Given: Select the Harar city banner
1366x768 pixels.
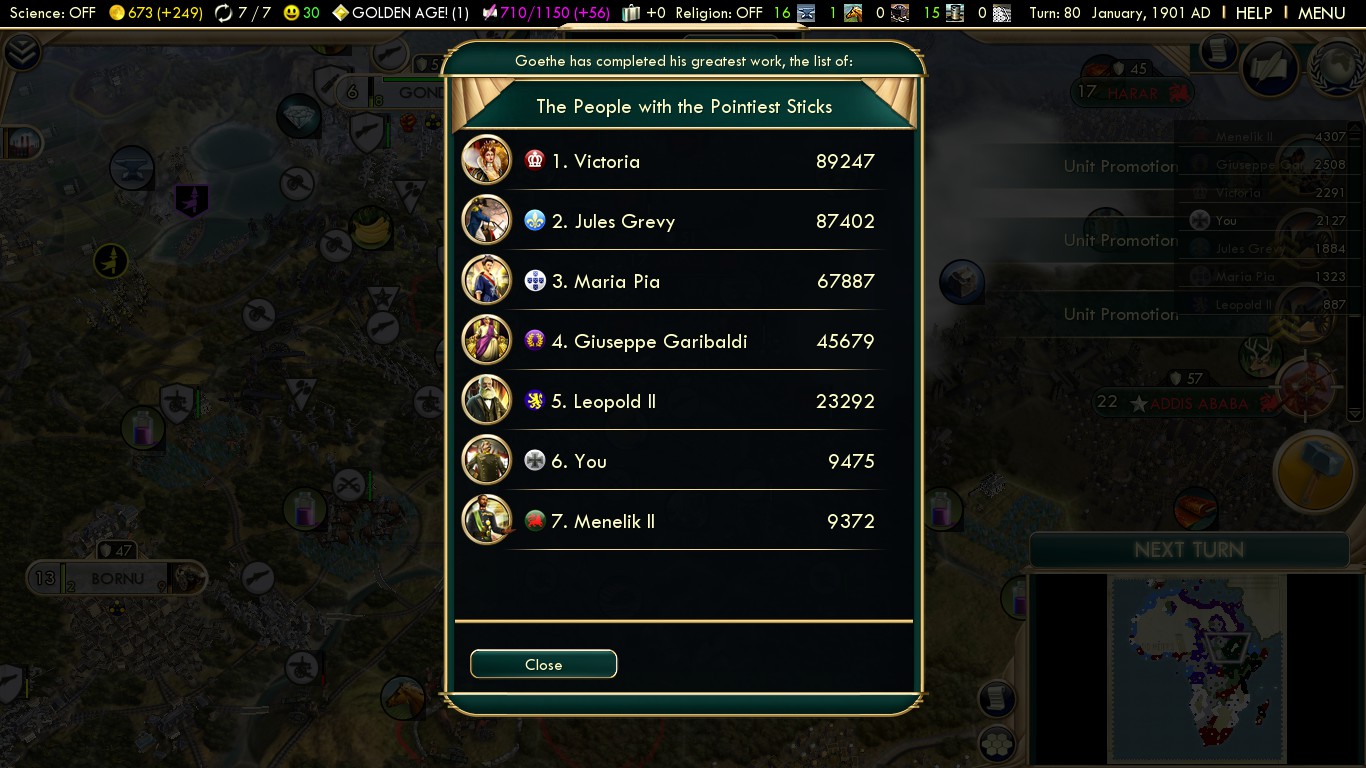Looking at the screenshot, I should [x=1132, y=93].
